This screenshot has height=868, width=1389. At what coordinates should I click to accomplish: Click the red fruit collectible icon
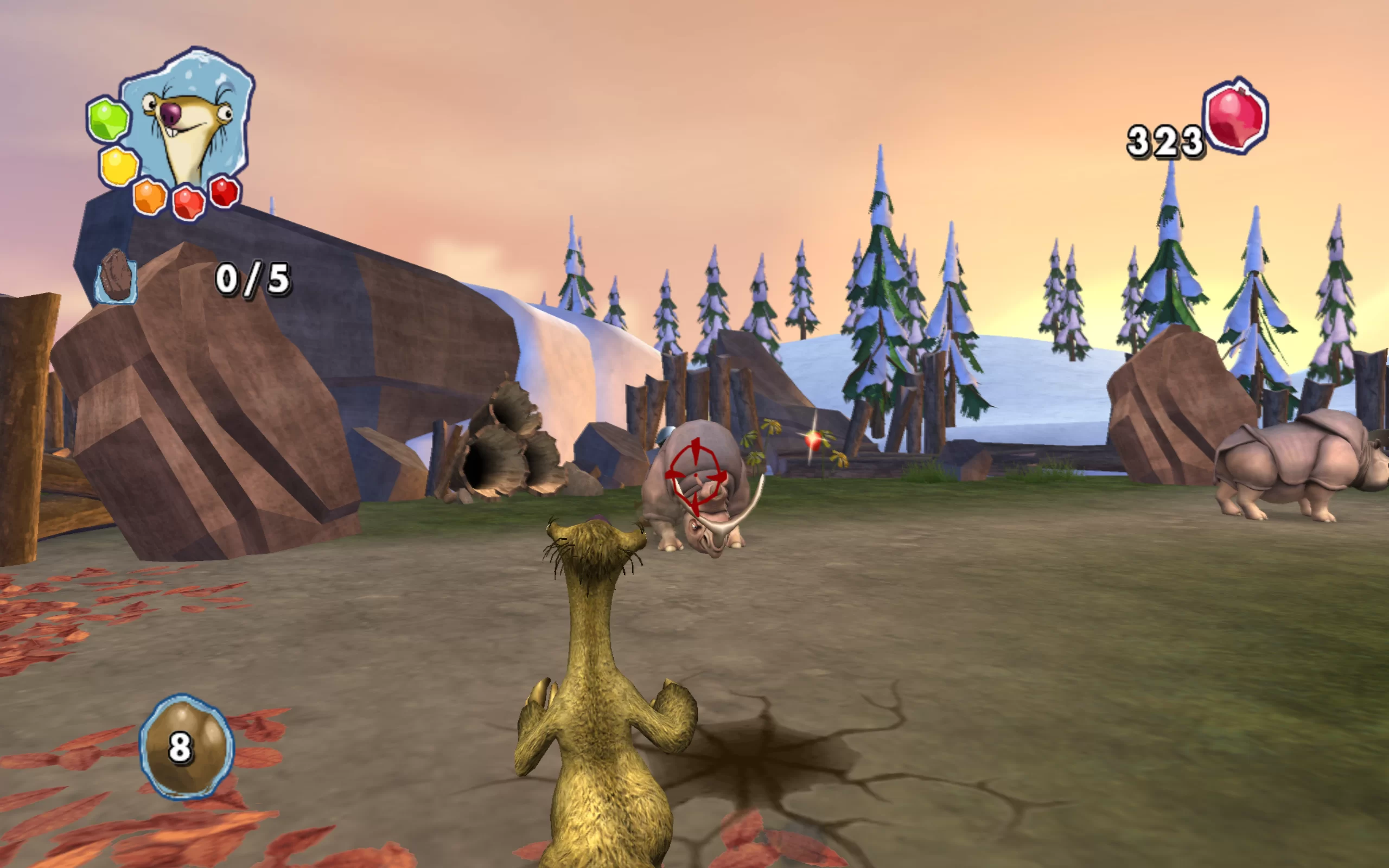[x=1236, y=116]
